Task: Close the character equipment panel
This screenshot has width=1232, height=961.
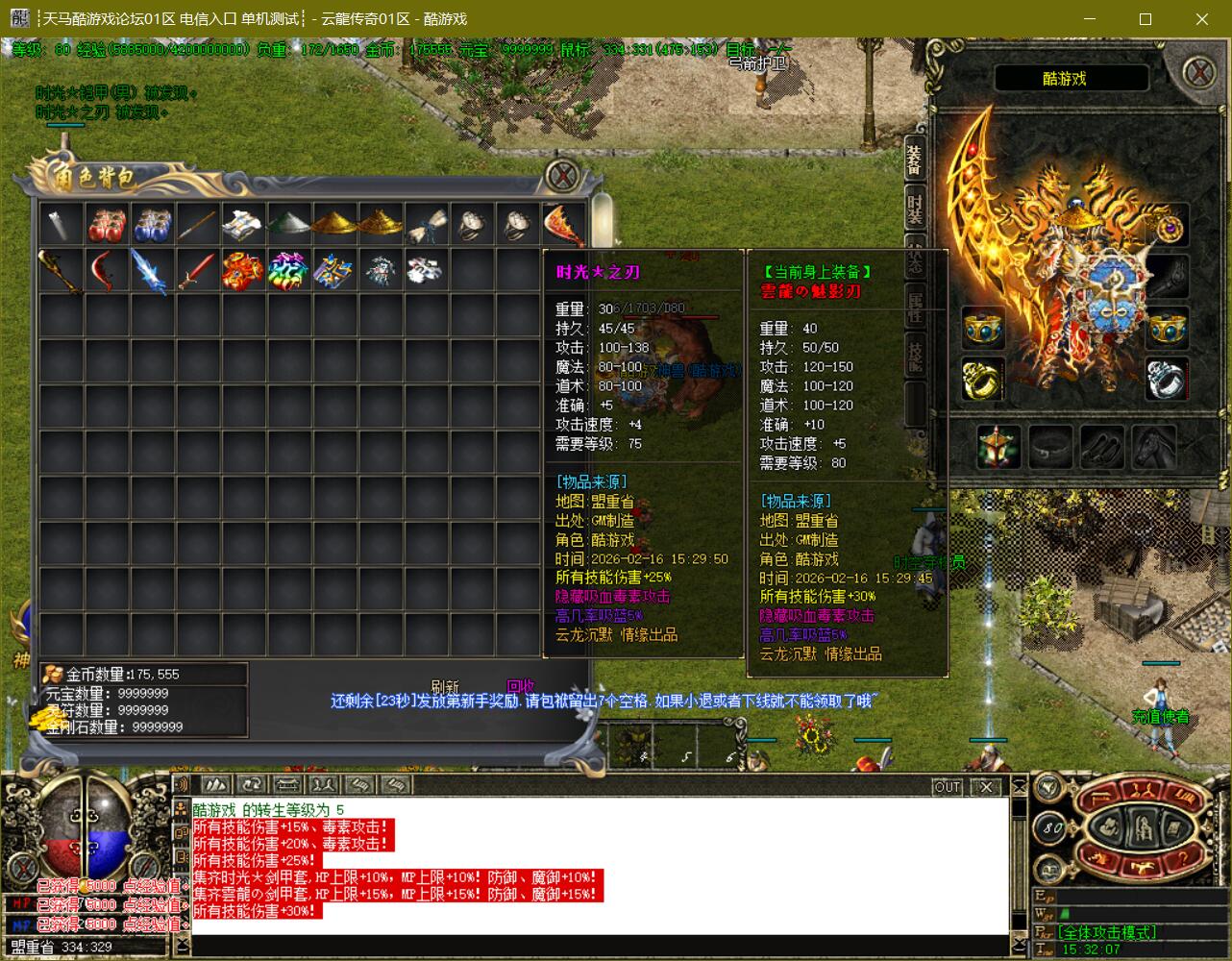Action: click(1198, 73)
